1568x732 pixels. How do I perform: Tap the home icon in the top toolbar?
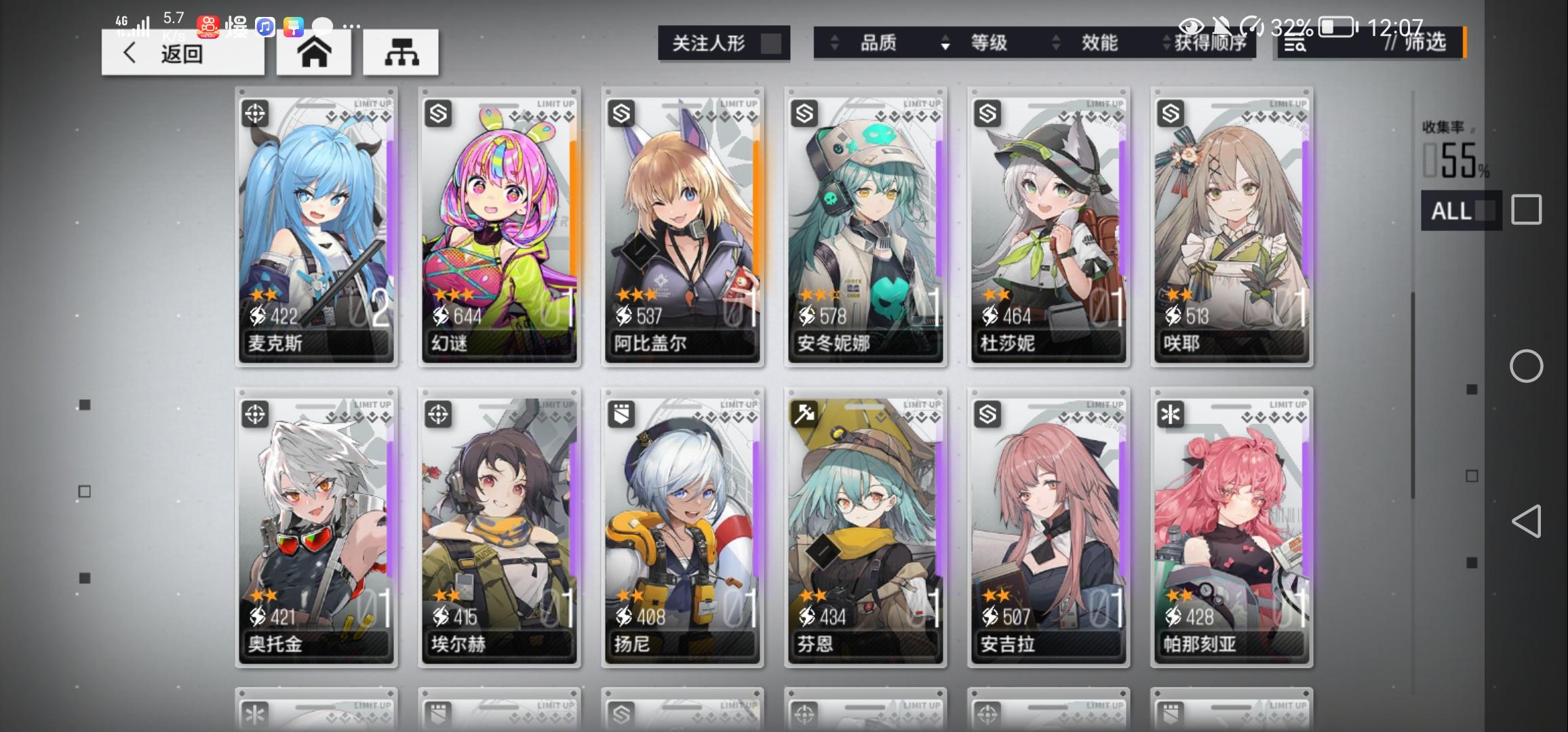click(314, 52)
